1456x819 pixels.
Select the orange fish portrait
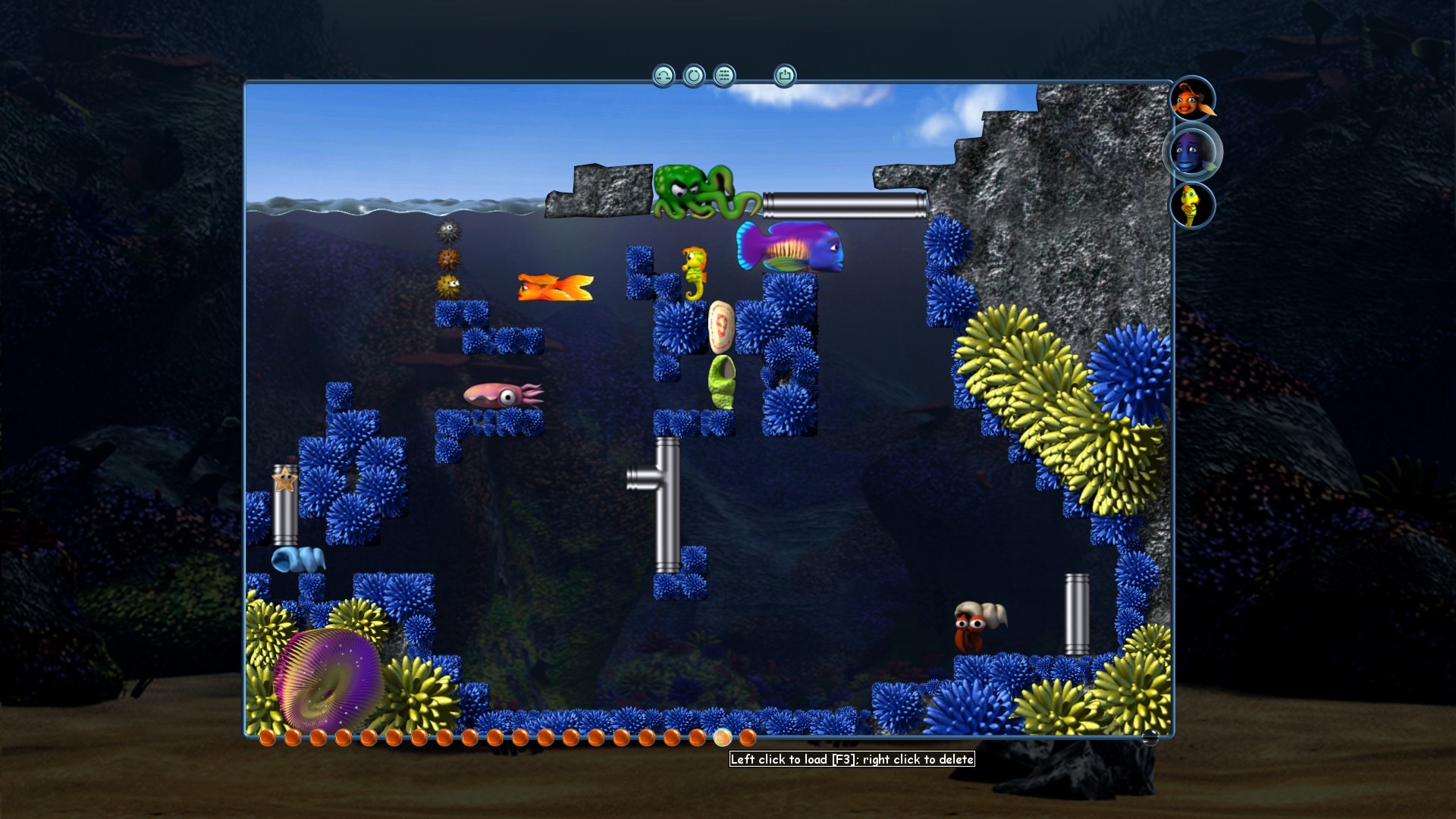pyautogui.click(x=1193, y=99)
